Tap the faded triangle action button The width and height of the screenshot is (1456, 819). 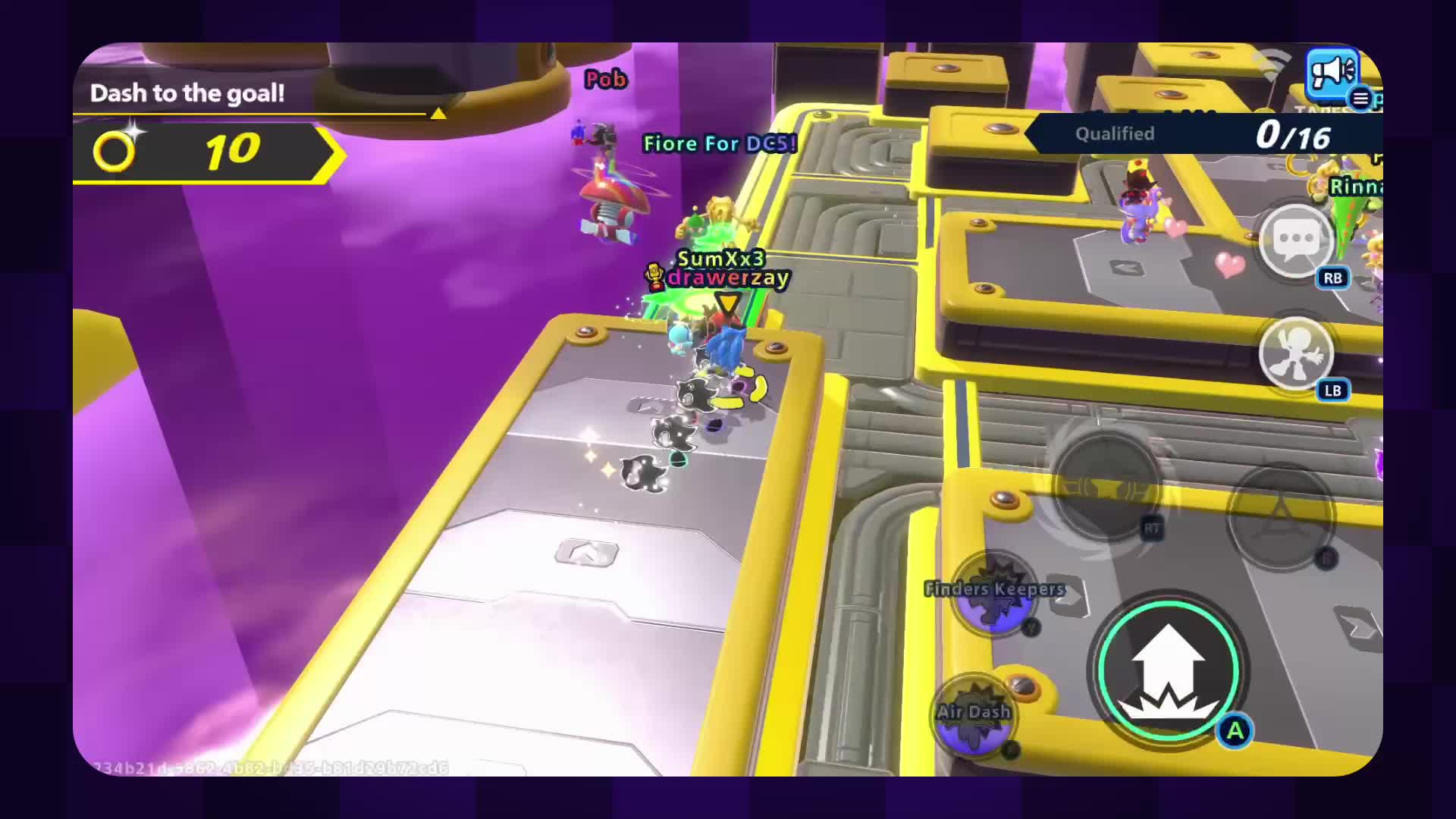(1280, 513)
